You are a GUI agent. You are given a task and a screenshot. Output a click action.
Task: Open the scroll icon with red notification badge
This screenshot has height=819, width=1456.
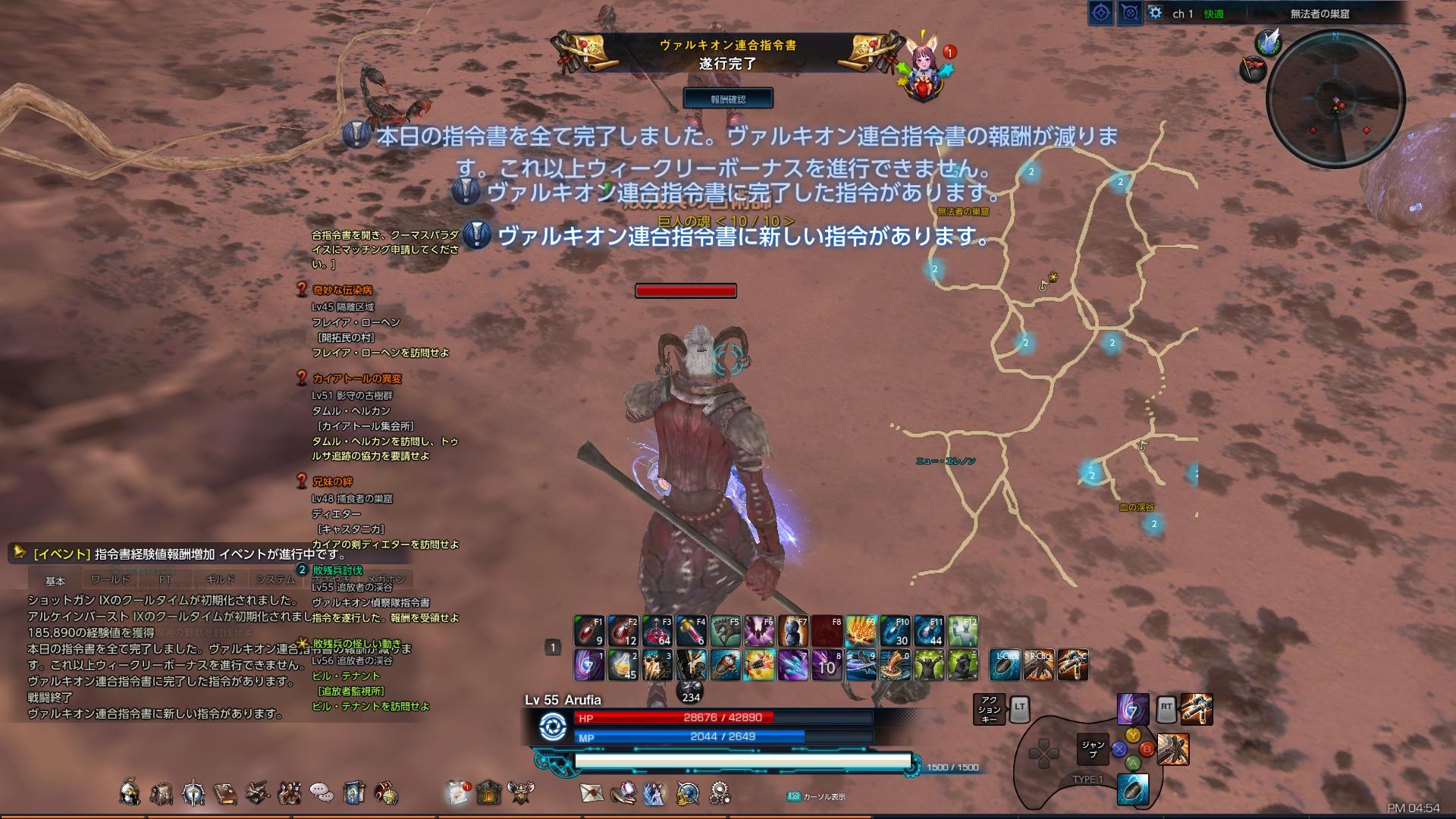click(x=458, y=792)
